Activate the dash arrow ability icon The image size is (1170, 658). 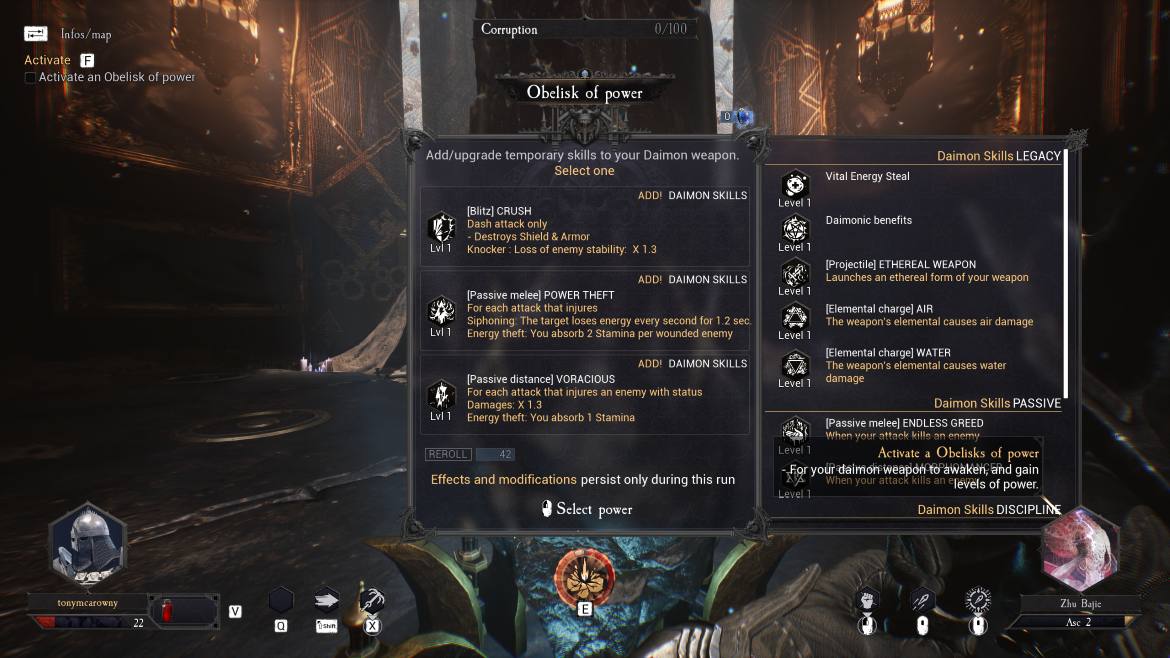coord(326,600)
